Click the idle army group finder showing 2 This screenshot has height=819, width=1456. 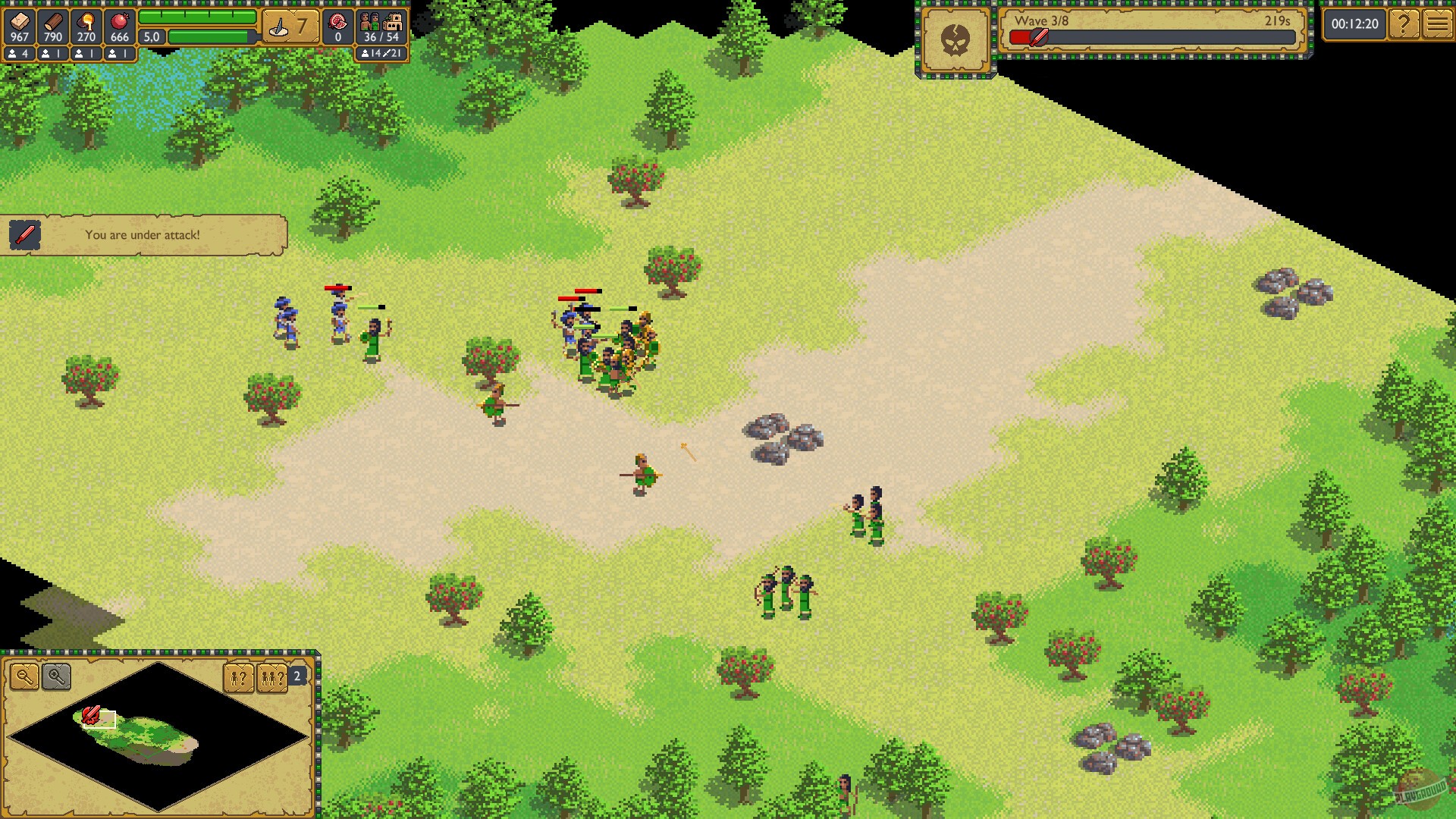pos(271,678)
